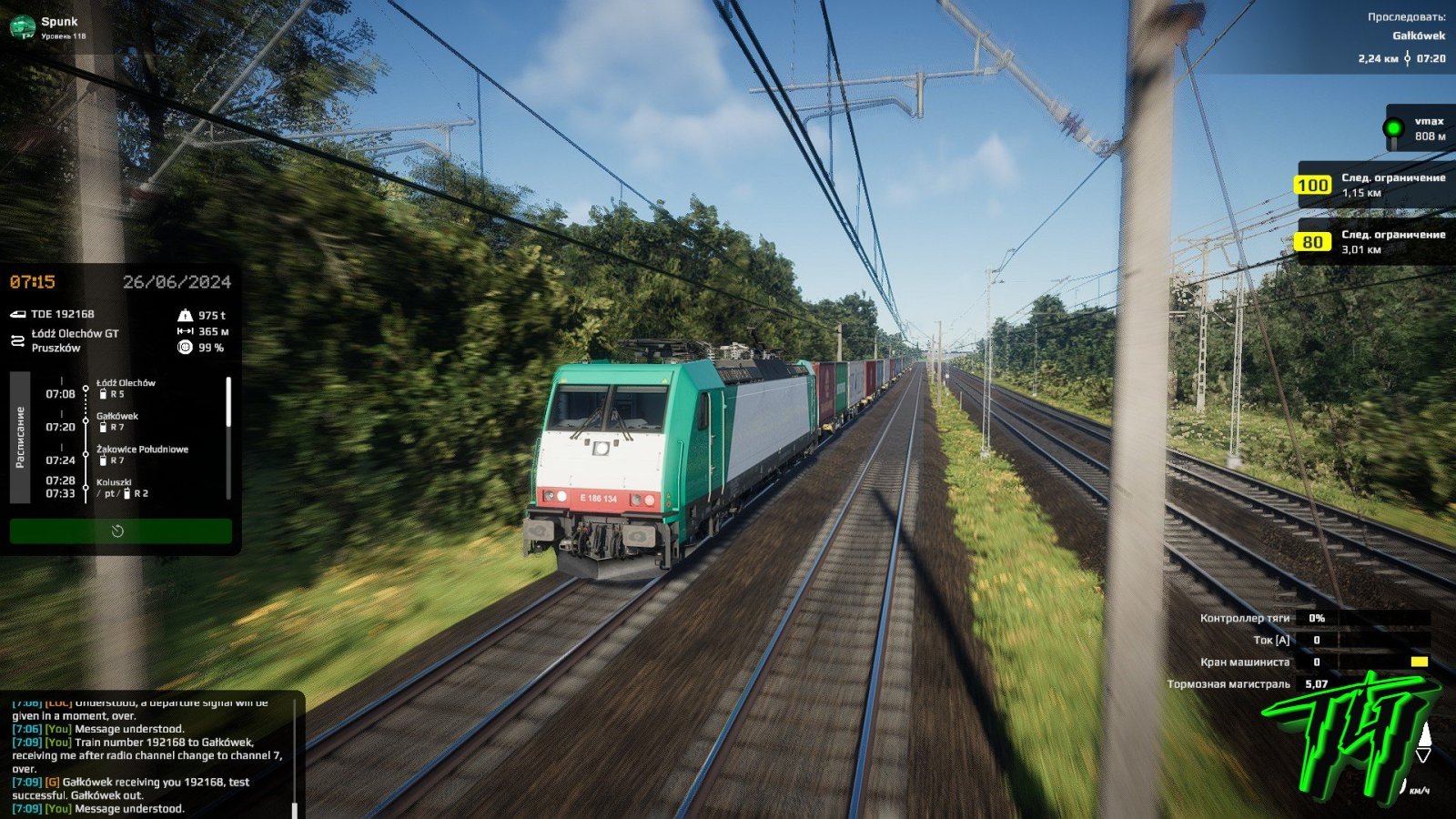Click the TDE 192168 train info header

pos(62,314)
